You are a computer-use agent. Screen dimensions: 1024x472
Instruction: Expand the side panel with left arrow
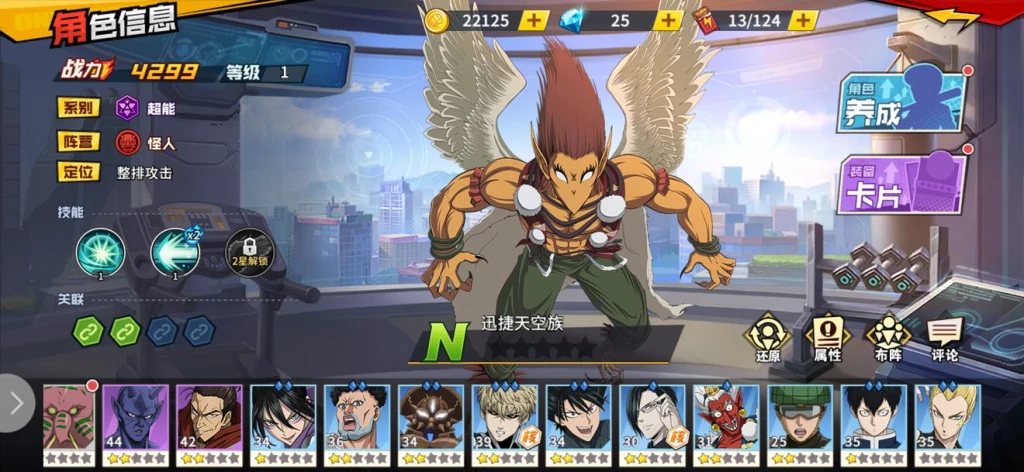(x=16, y=402)
